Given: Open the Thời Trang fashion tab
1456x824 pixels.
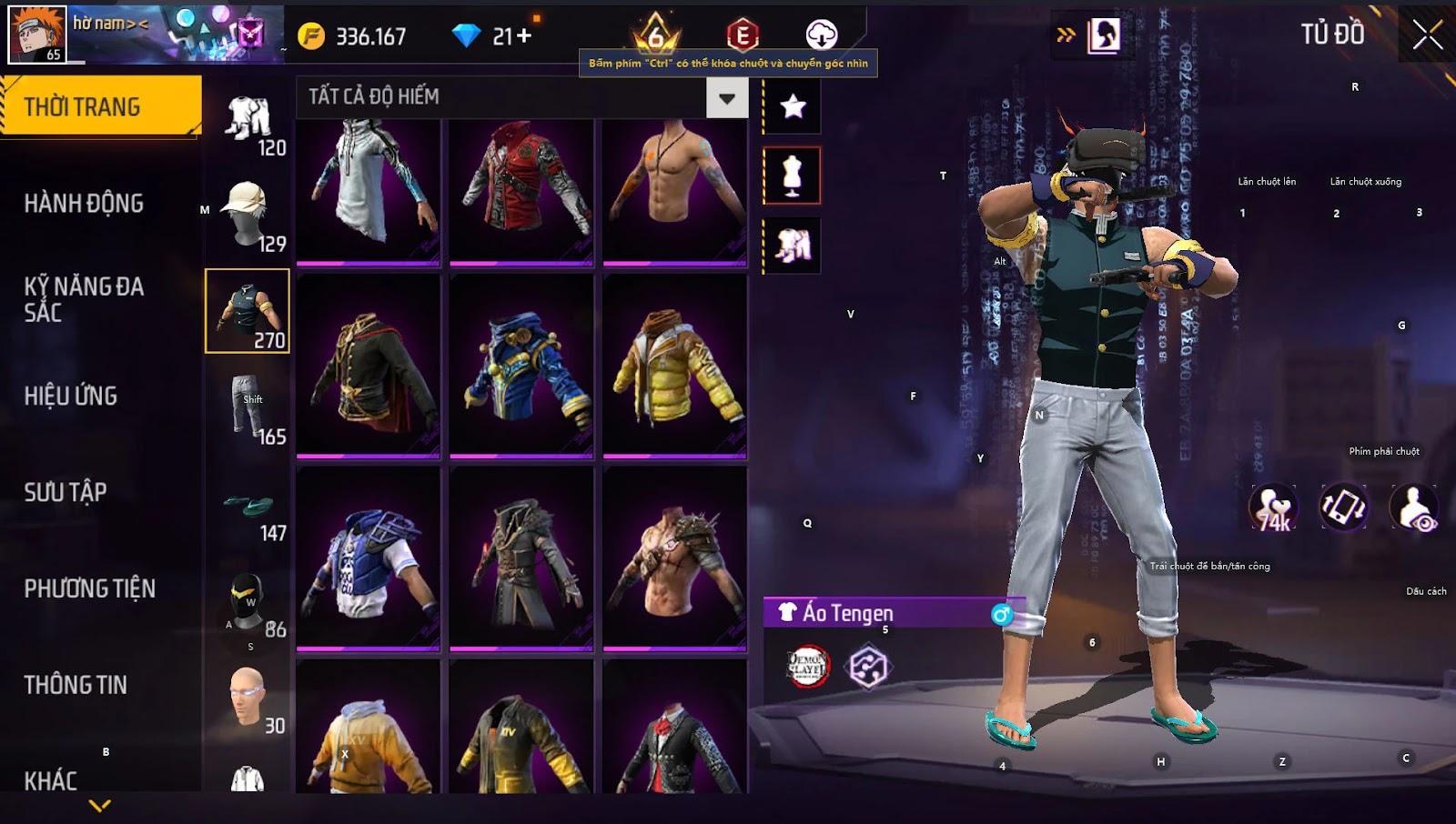Looking at the screenshot, I should coord(100,106).
